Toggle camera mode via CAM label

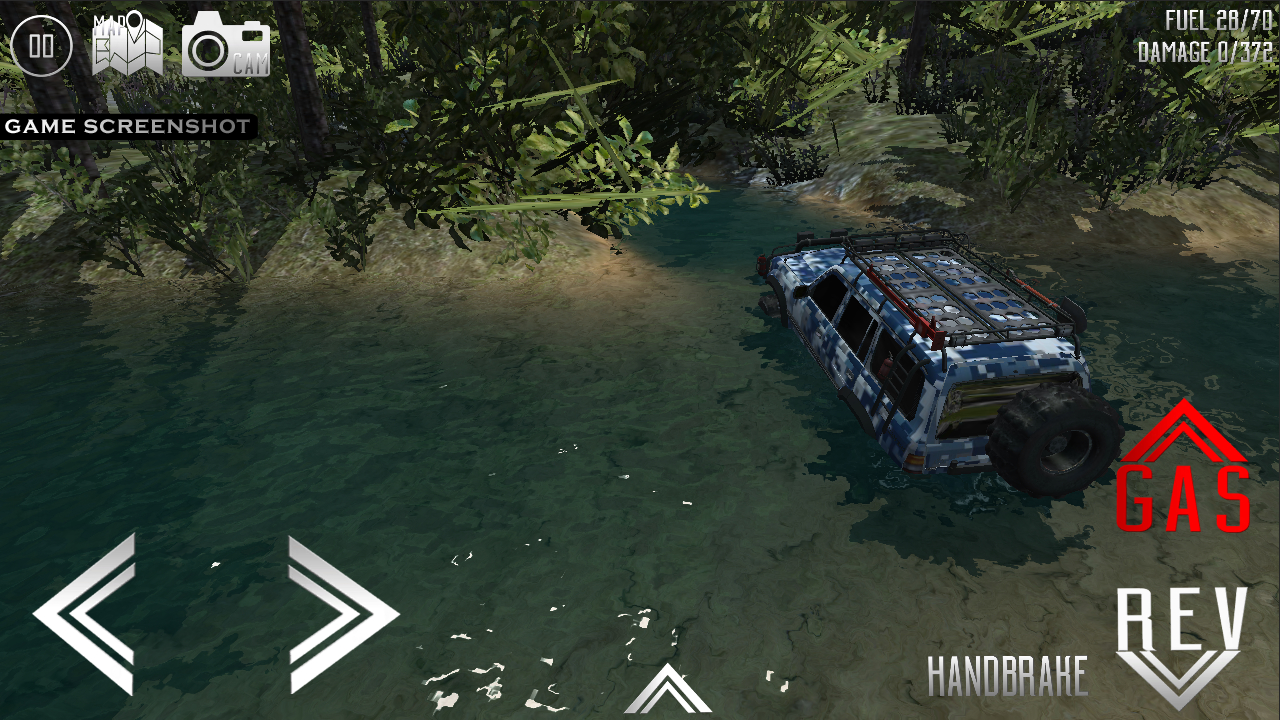coord(253,62)
